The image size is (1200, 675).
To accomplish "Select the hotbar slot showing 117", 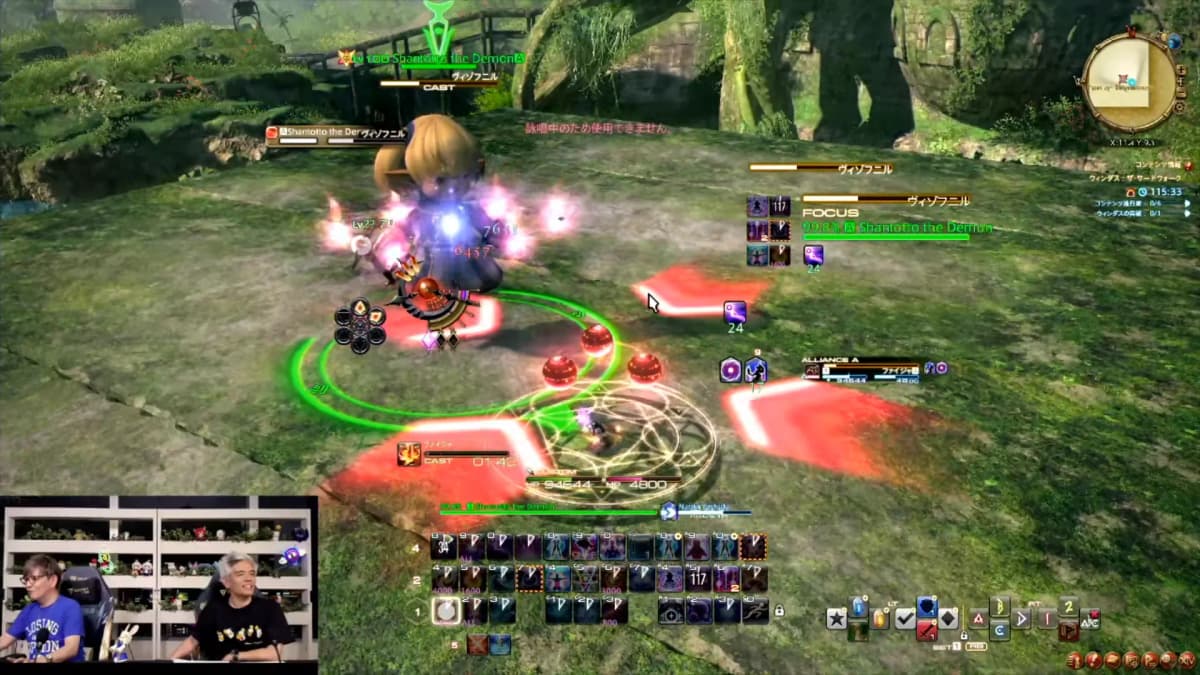I will tap(698, 578).
